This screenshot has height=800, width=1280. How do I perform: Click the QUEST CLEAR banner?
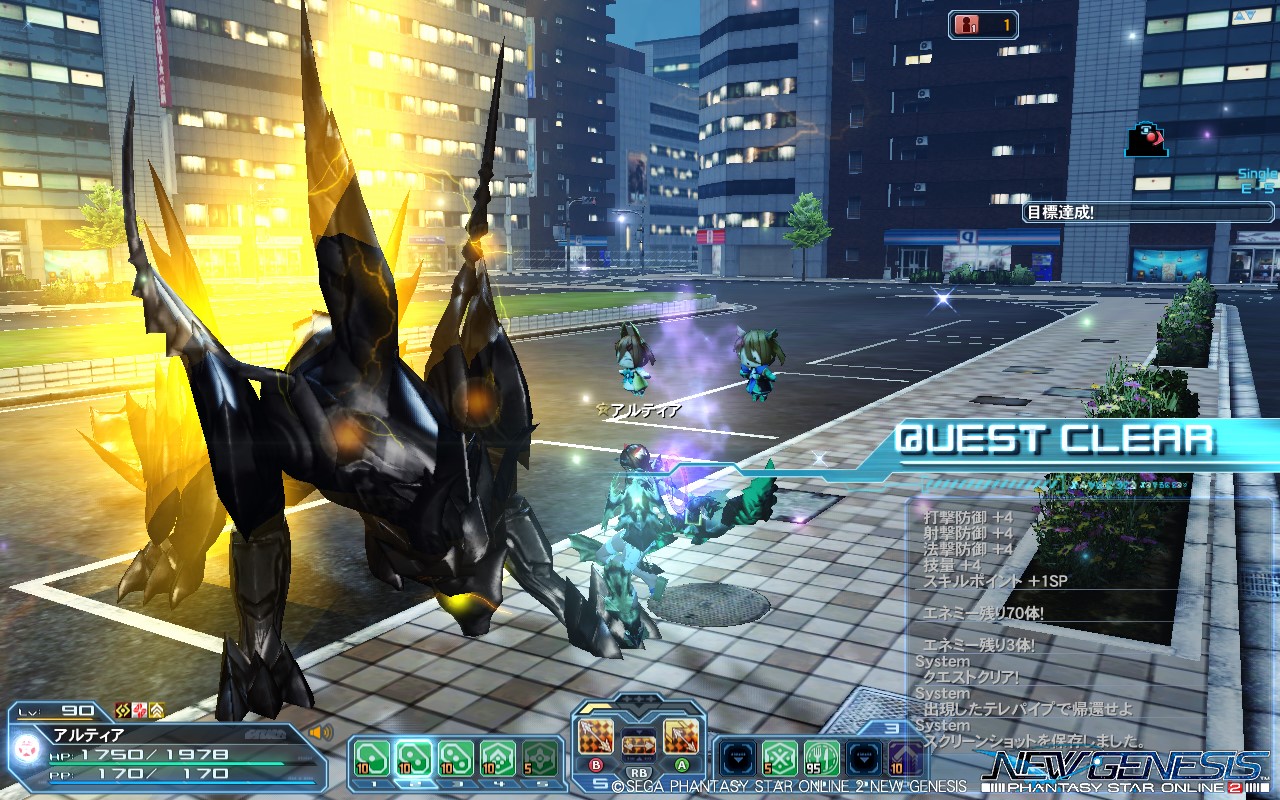click(x=1055, y=437)
